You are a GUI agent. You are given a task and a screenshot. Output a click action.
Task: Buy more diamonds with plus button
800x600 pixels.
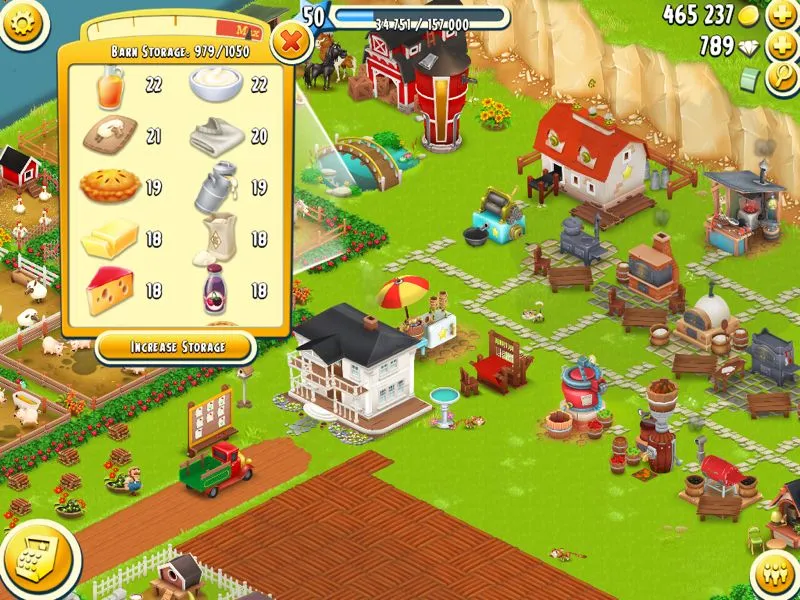click(780, 46)
